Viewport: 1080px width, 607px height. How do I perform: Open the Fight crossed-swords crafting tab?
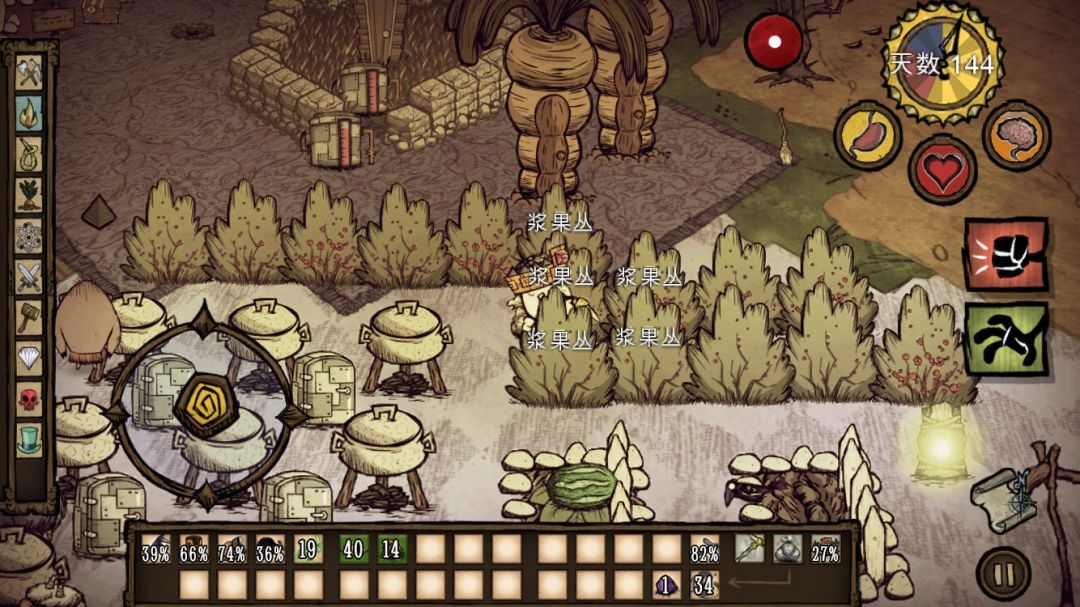(29, 275)
